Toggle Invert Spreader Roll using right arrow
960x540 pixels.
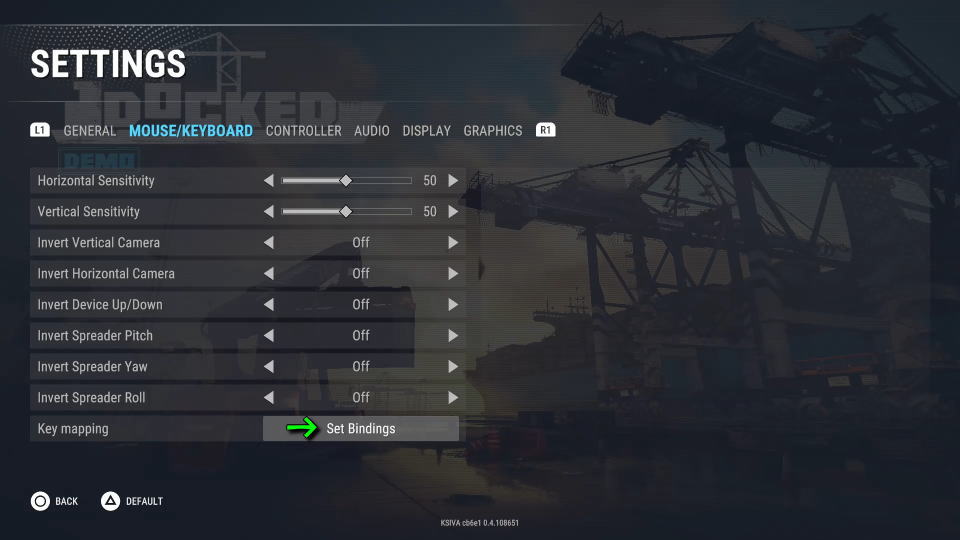click(x=453, y=398)
